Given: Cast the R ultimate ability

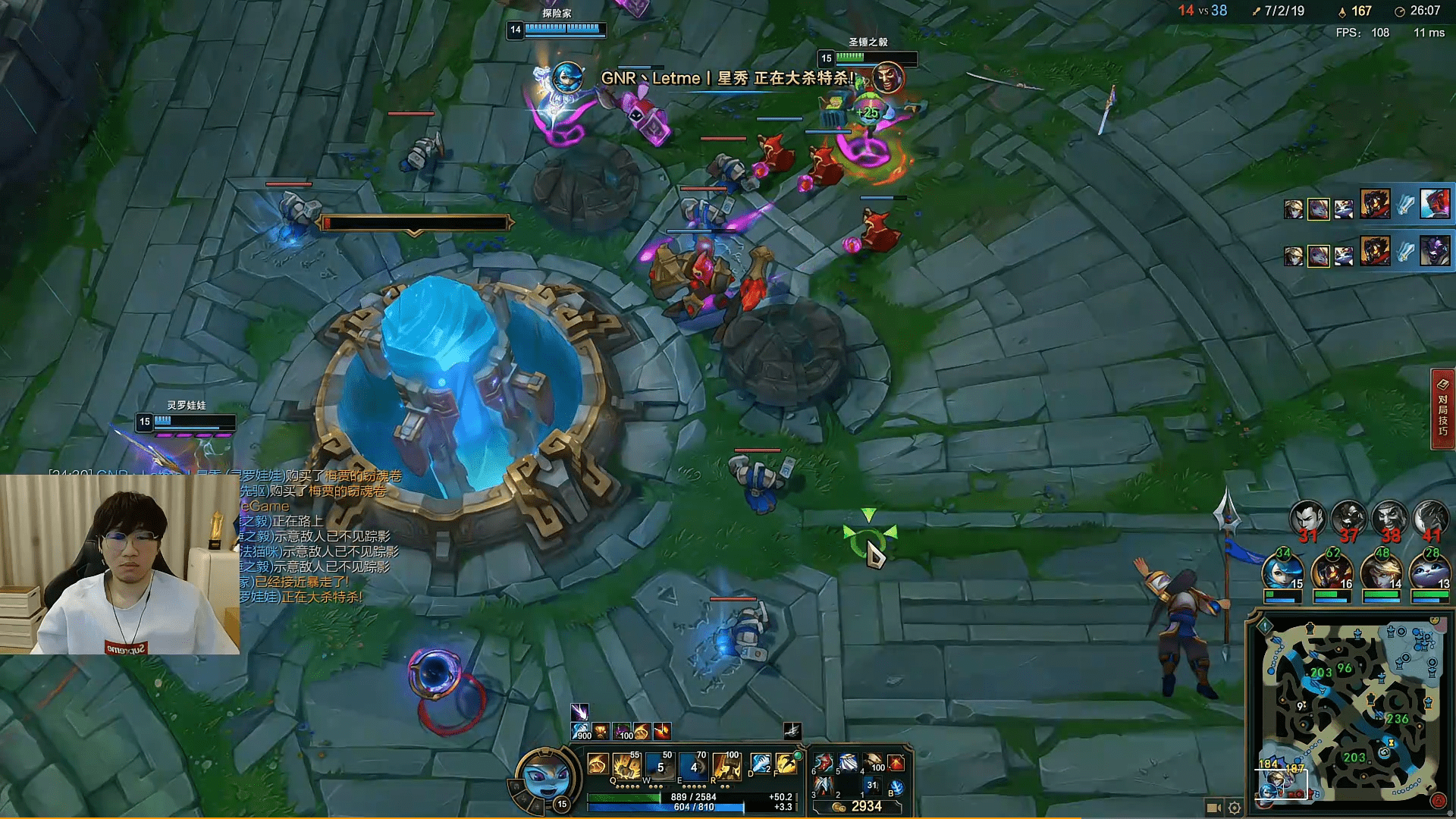Looking at the screenshot, I should 726,767.
